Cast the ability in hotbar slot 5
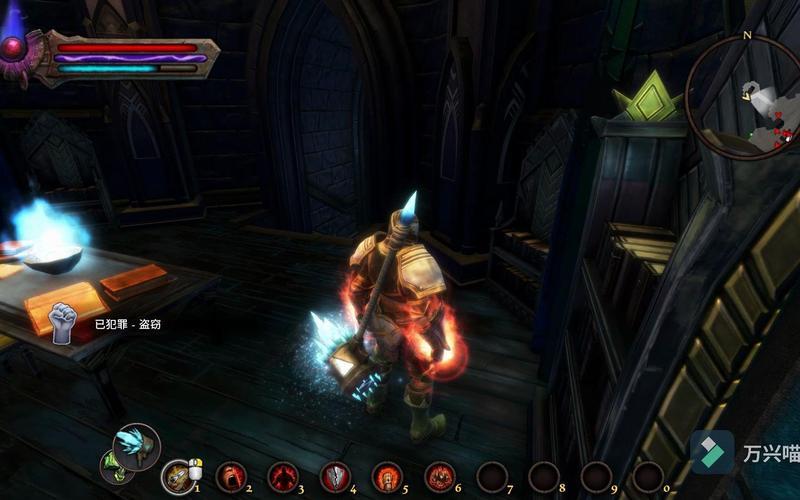The width and height of the screenshot is (800, 500). (387, 477)
